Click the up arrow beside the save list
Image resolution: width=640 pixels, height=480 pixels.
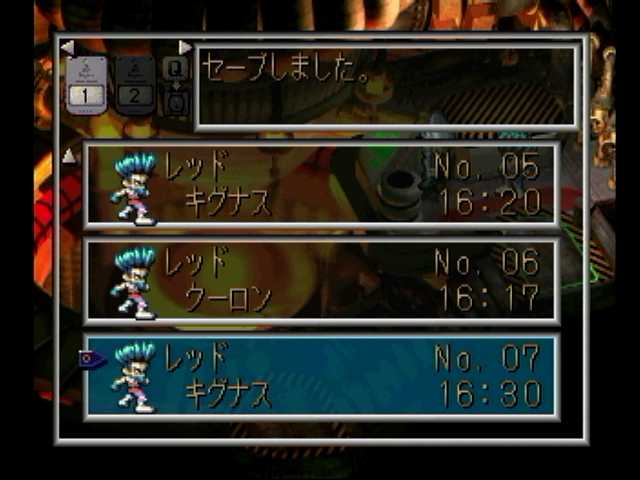pos(69,155)
